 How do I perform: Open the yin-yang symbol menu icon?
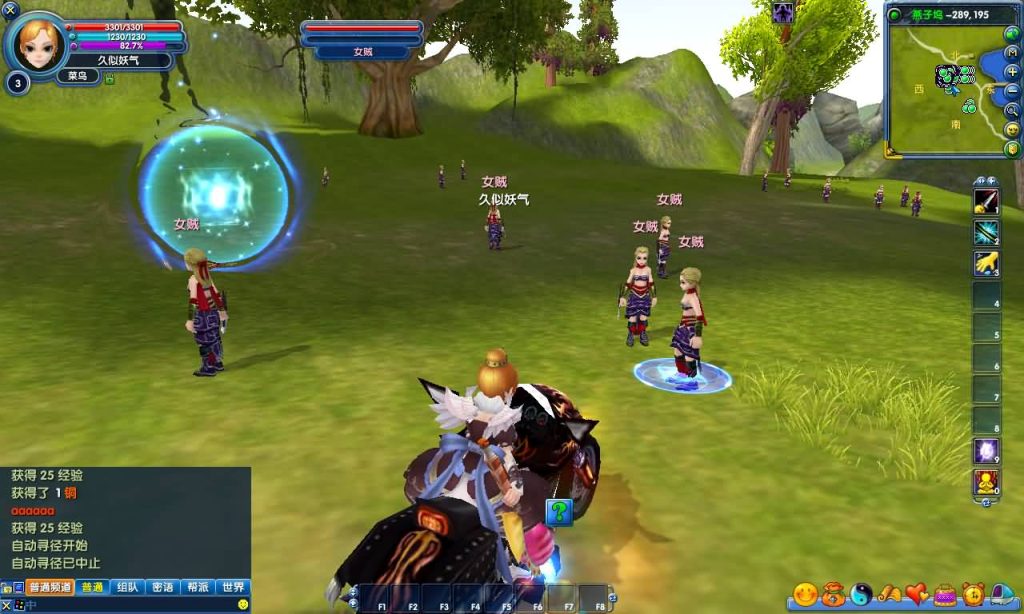pyautogui.click(x=861, y=595)
